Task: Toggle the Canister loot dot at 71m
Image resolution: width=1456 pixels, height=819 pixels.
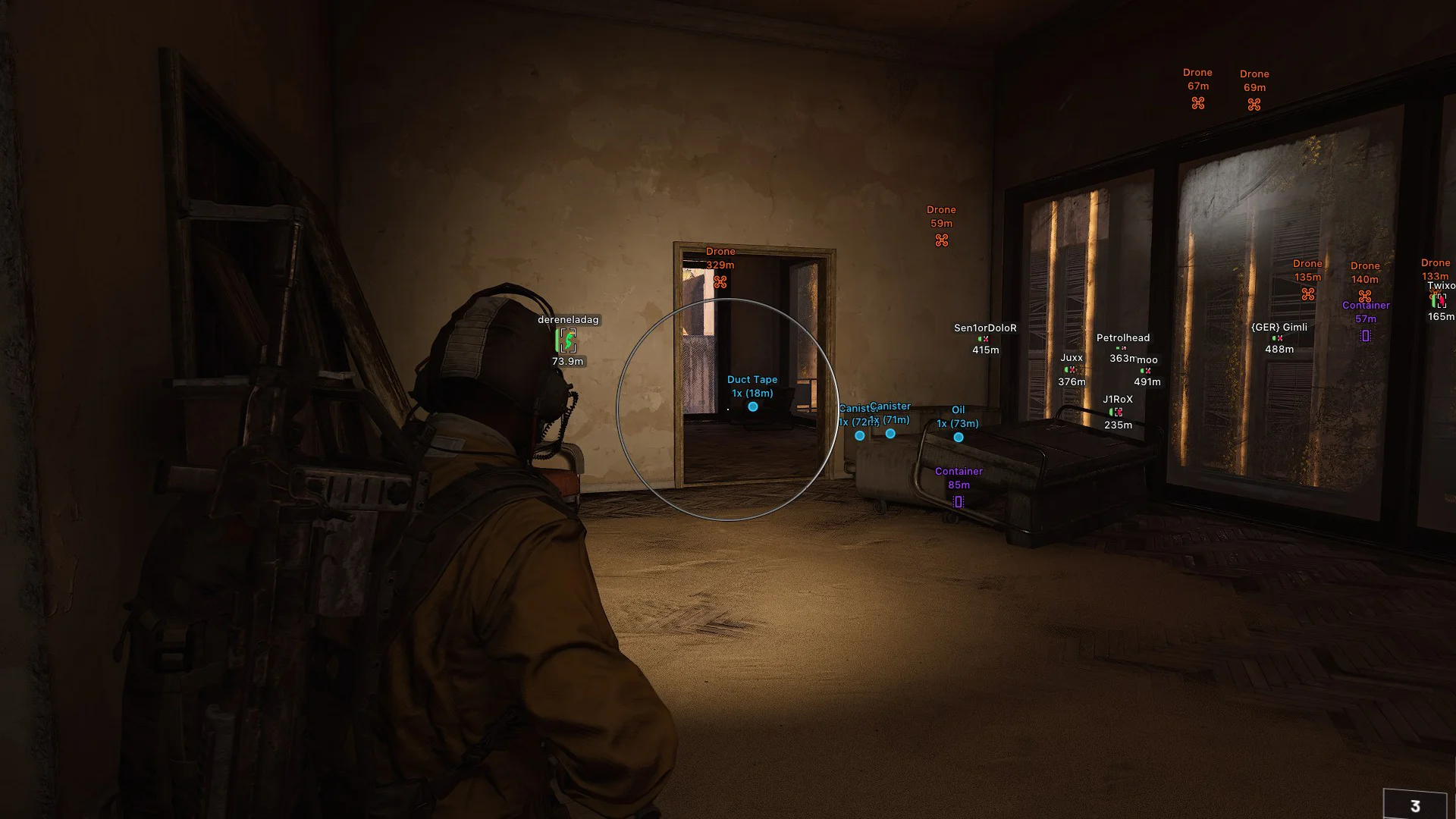Action: pyautogui.click(x=890, y=434)
